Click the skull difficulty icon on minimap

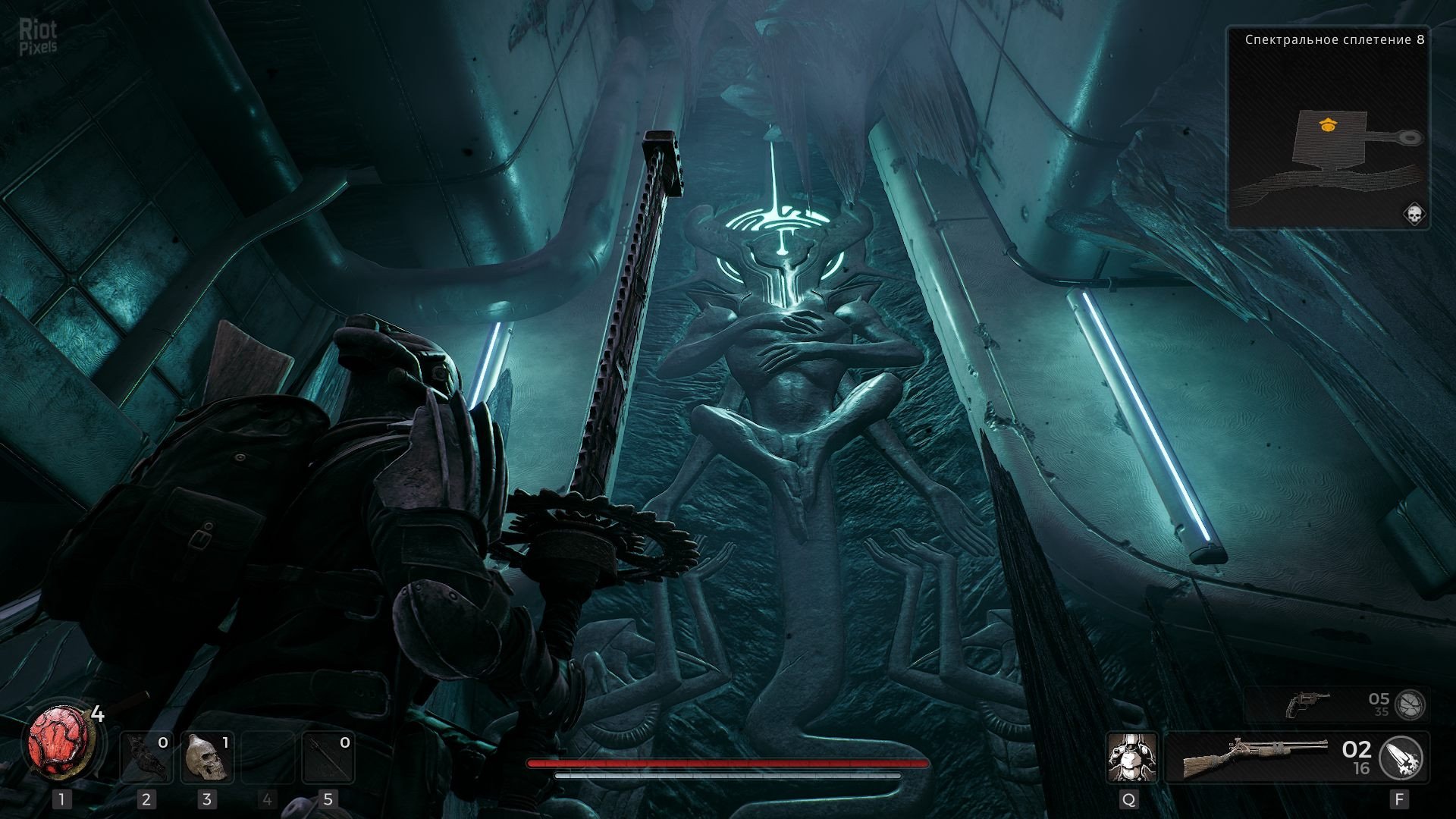[x=1414, y=215]
